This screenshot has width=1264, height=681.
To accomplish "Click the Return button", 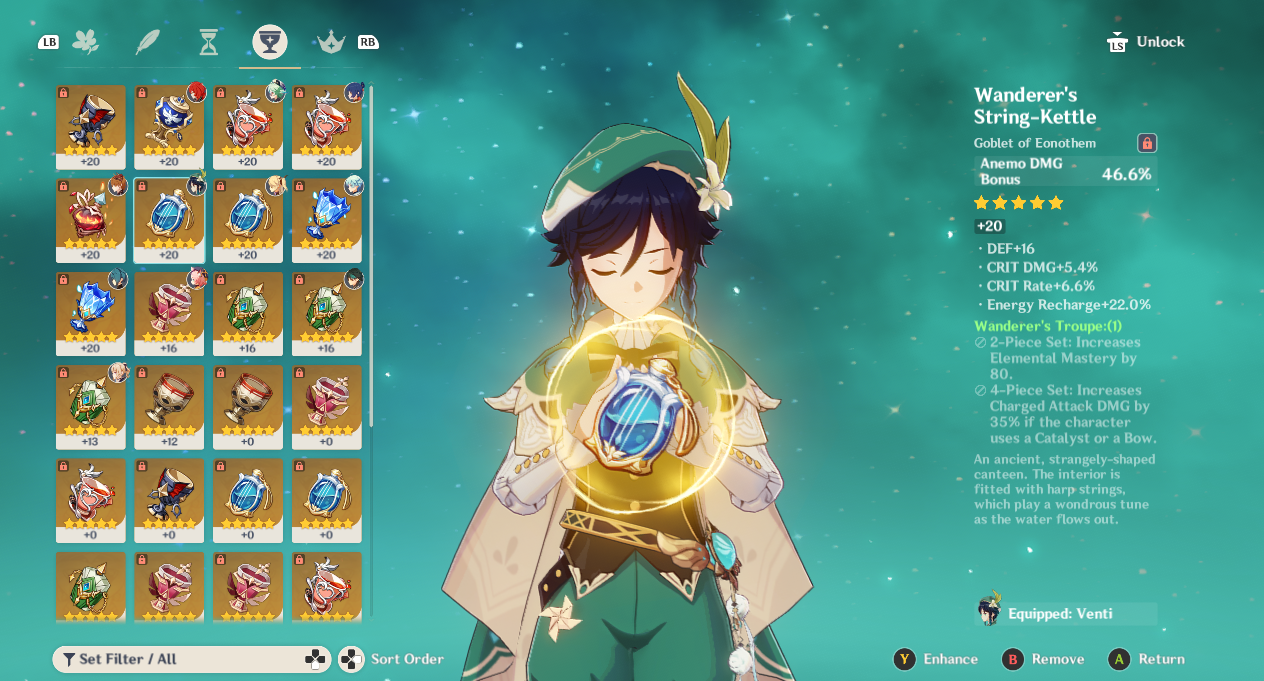I will 1147,659.
